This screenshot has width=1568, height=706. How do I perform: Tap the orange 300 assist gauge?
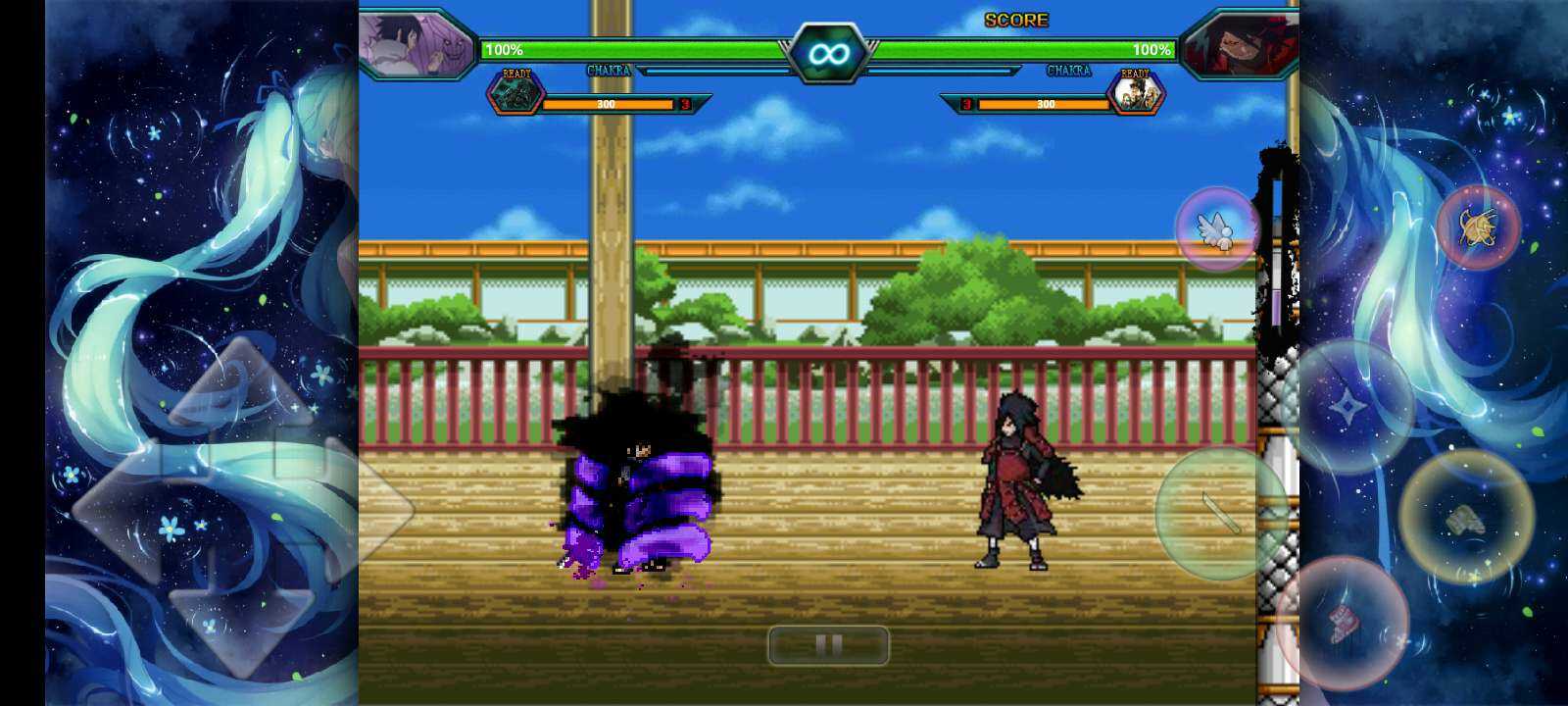point(606,104)
